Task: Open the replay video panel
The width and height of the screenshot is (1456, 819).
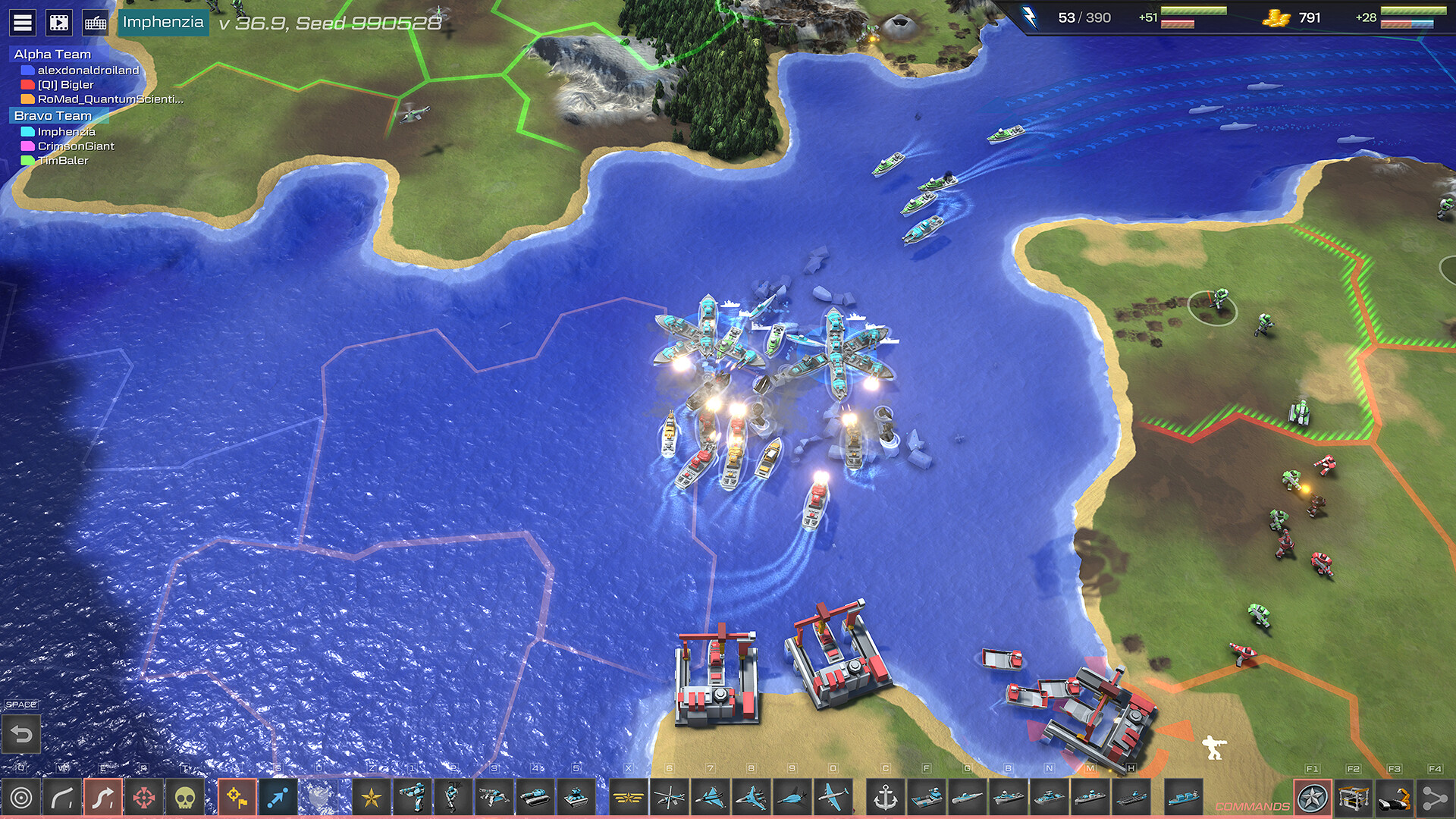Action: coord(58,21)
